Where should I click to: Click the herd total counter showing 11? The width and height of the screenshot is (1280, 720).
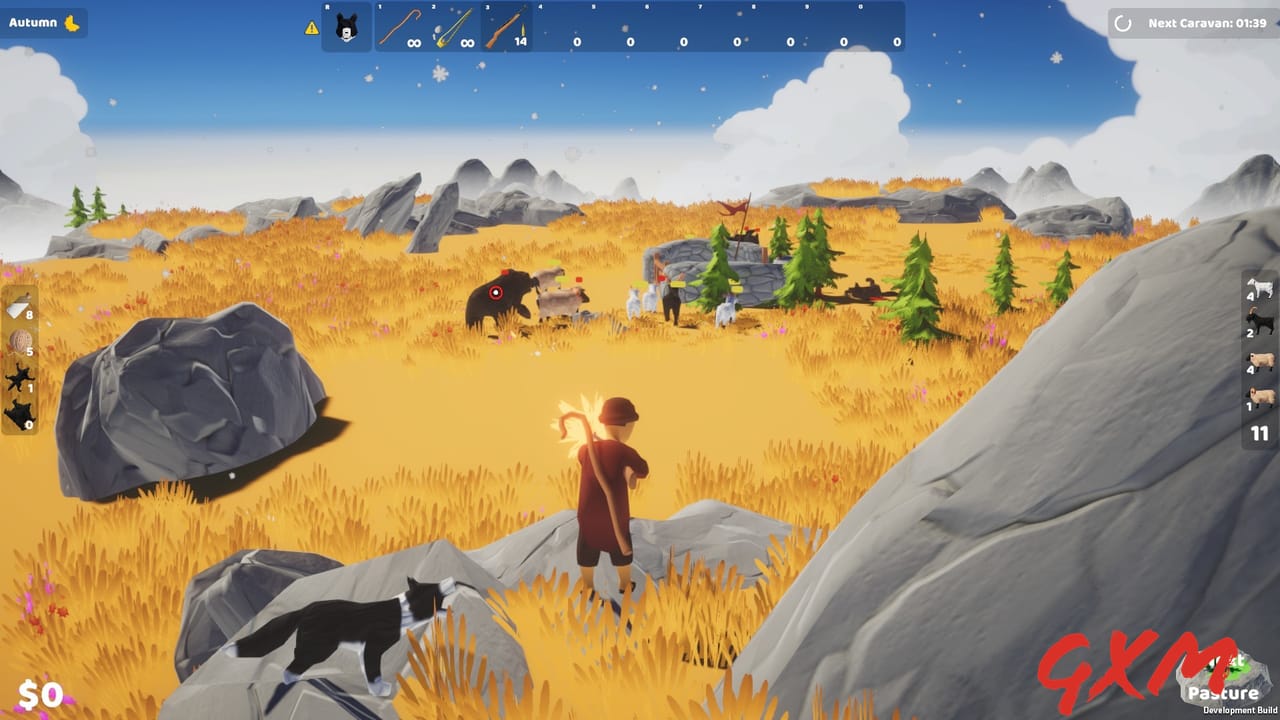(x=1258, y=432)
